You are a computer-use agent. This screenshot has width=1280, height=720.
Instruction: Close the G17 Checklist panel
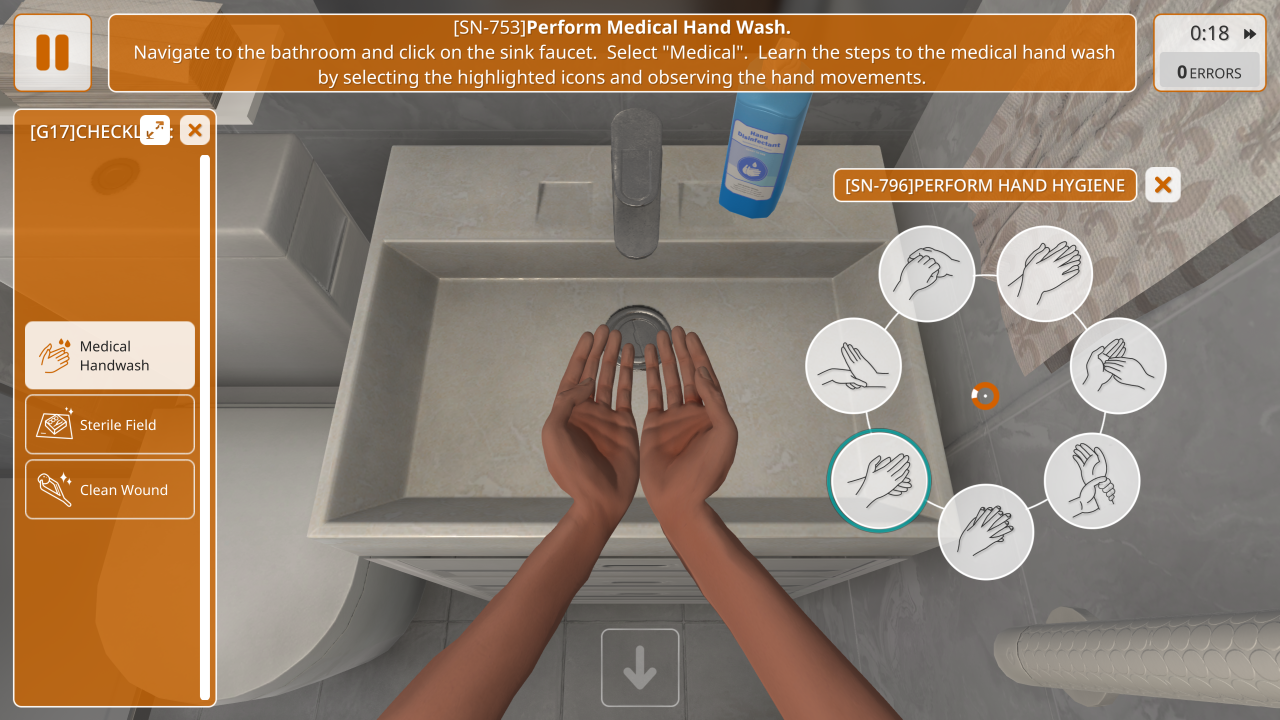click(x=195, y=129)
